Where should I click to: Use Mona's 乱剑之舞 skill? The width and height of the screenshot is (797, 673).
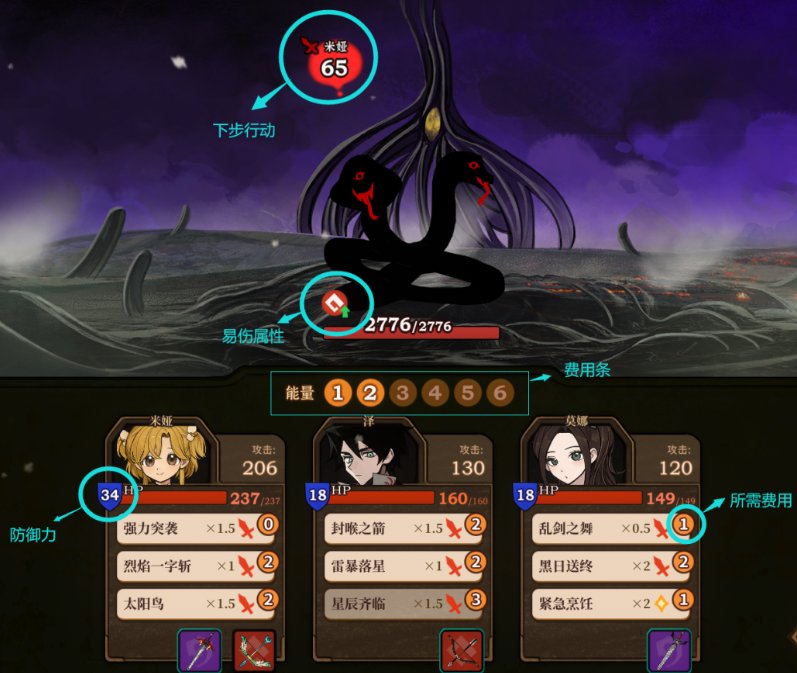pyautogui.click(x=607, y=528)
